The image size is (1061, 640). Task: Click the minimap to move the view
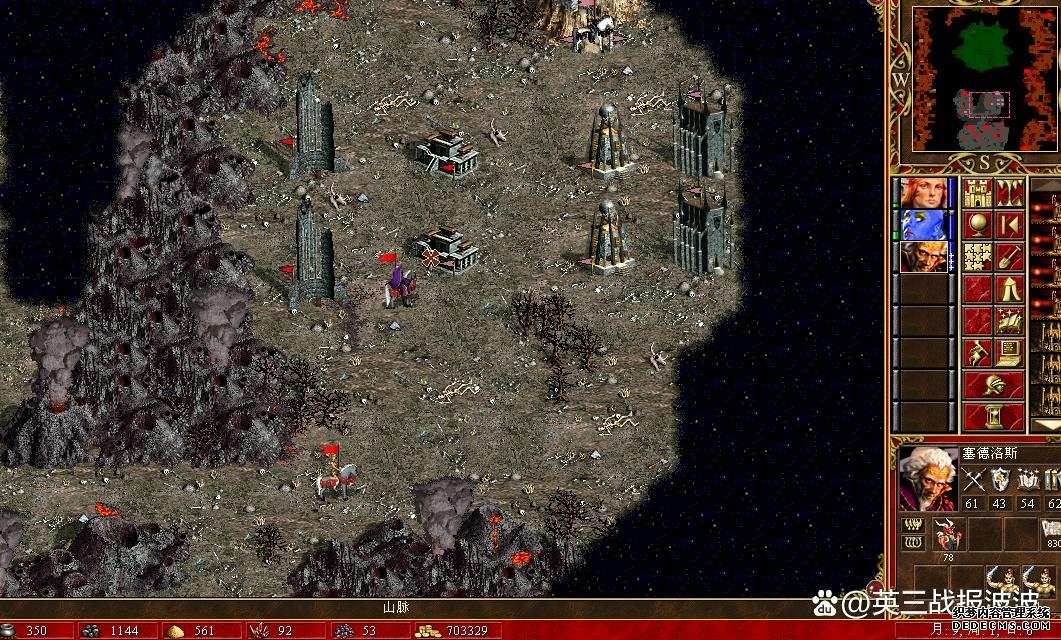[973, 80]
